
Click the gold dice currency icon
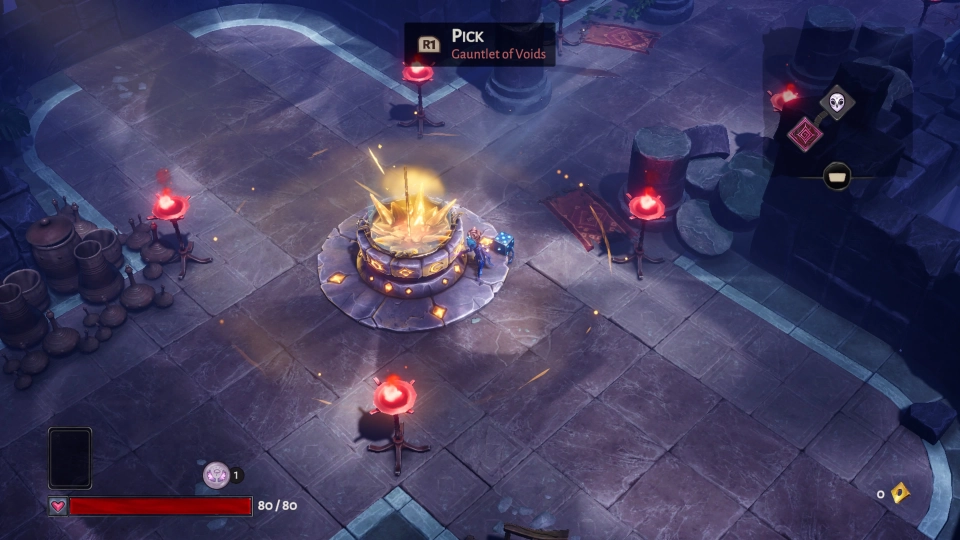coord(899,493)
